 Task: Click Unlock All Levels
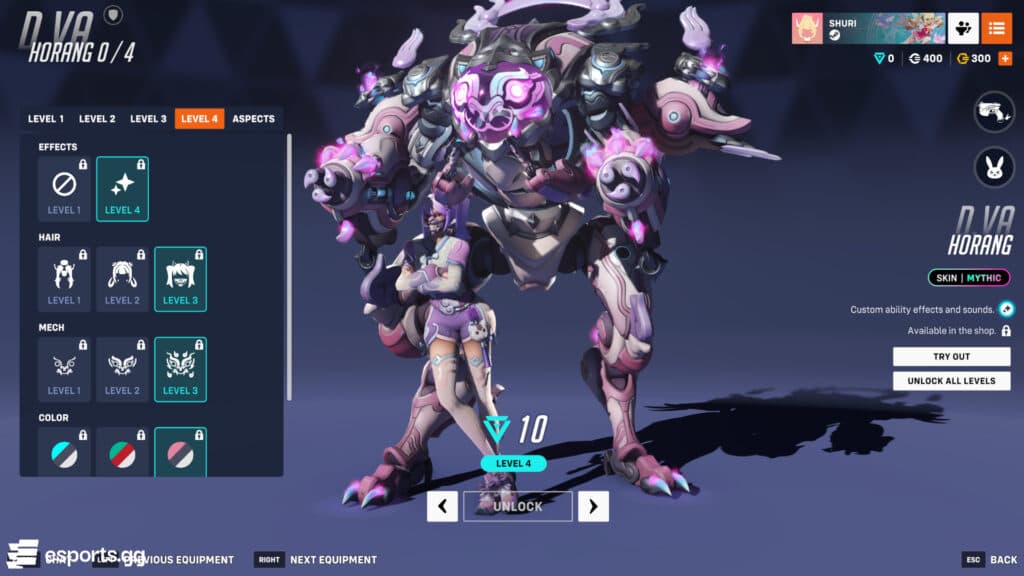tap(951, 381)
